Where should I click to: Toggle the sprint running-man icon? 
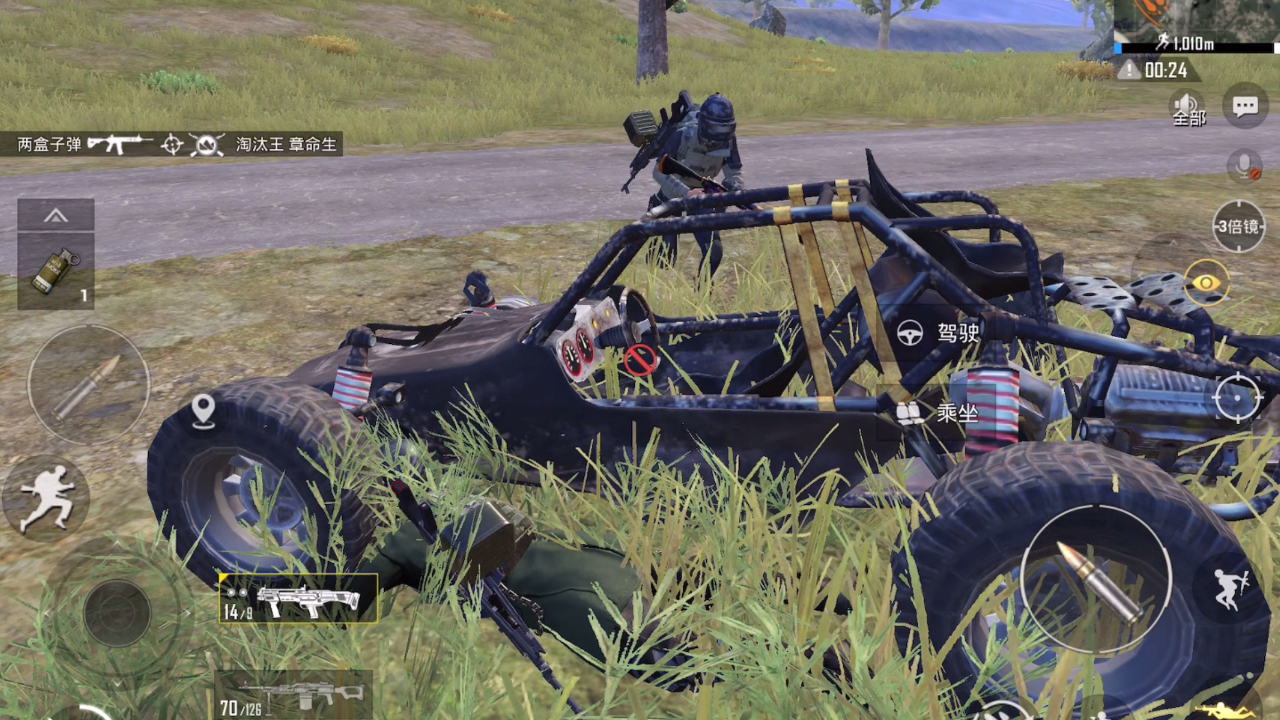46,497
